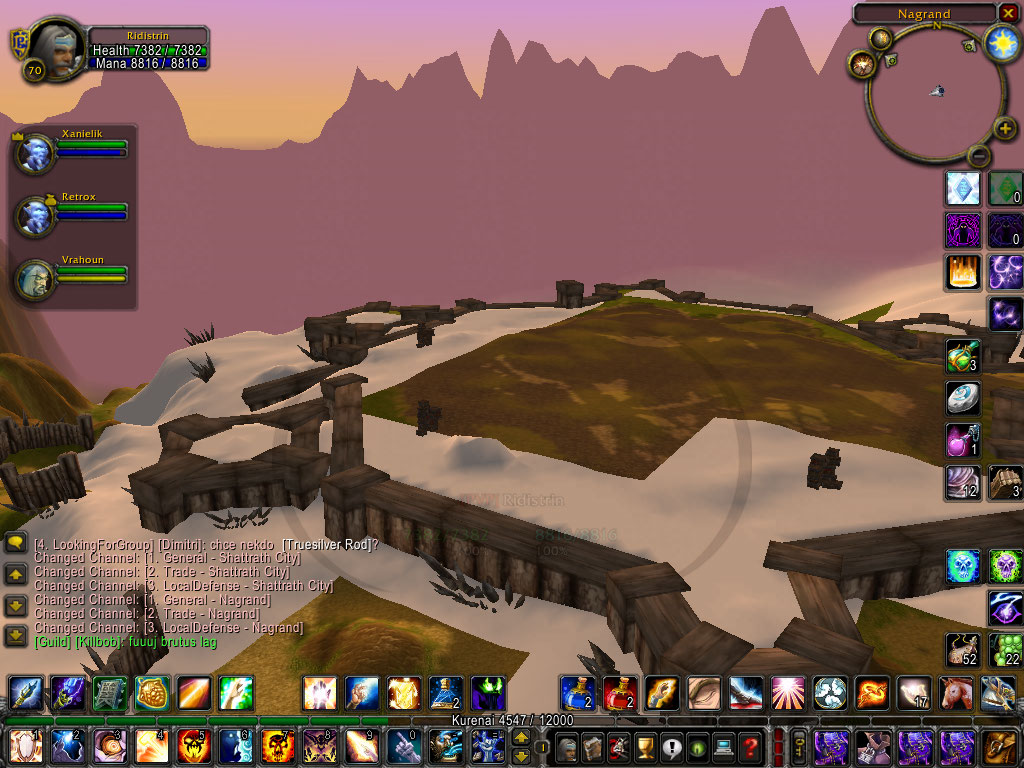
Task: Open the Main Menu computer icon
Action: (723, 747)
